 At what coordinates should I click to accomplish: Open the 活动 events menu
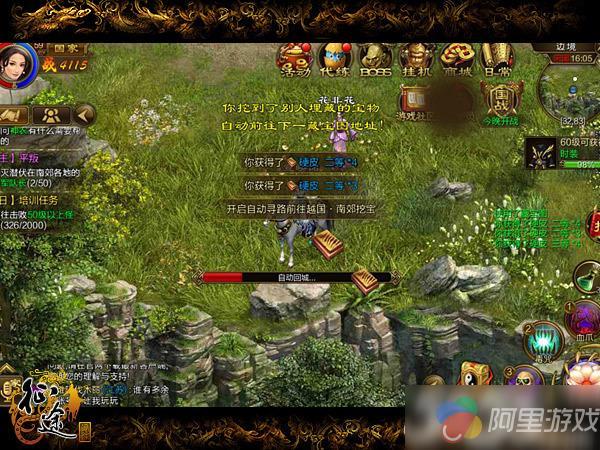click(293, 58)
